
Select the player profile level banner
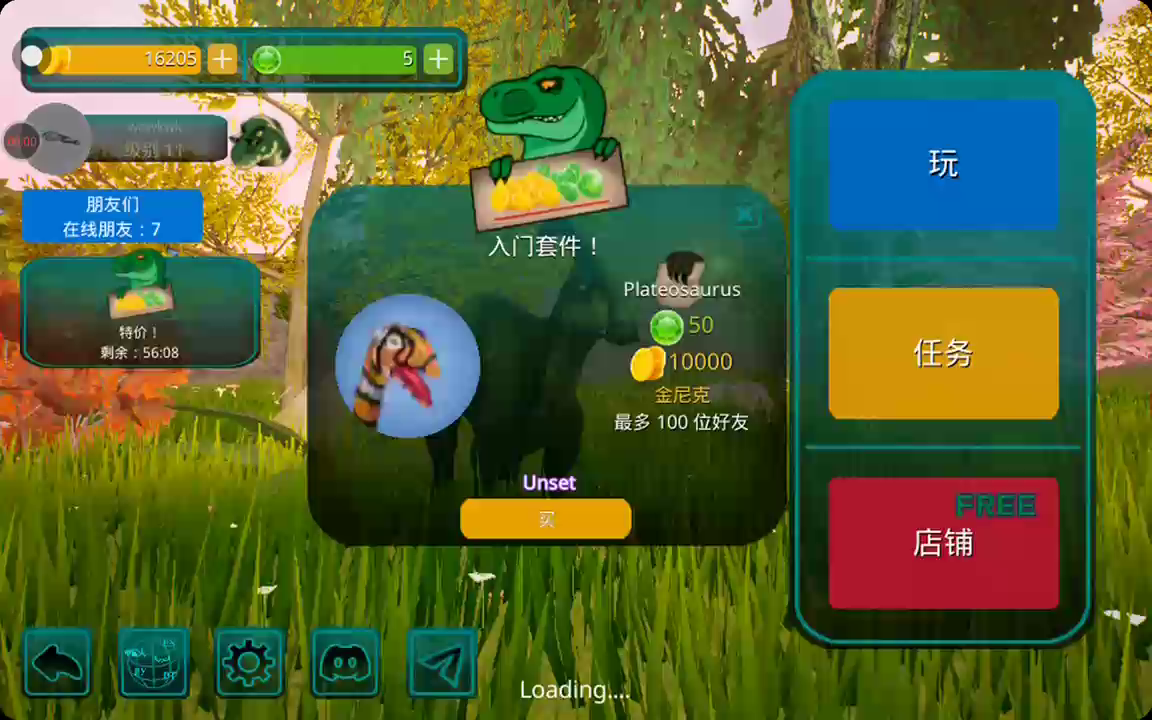click(155, 138)
